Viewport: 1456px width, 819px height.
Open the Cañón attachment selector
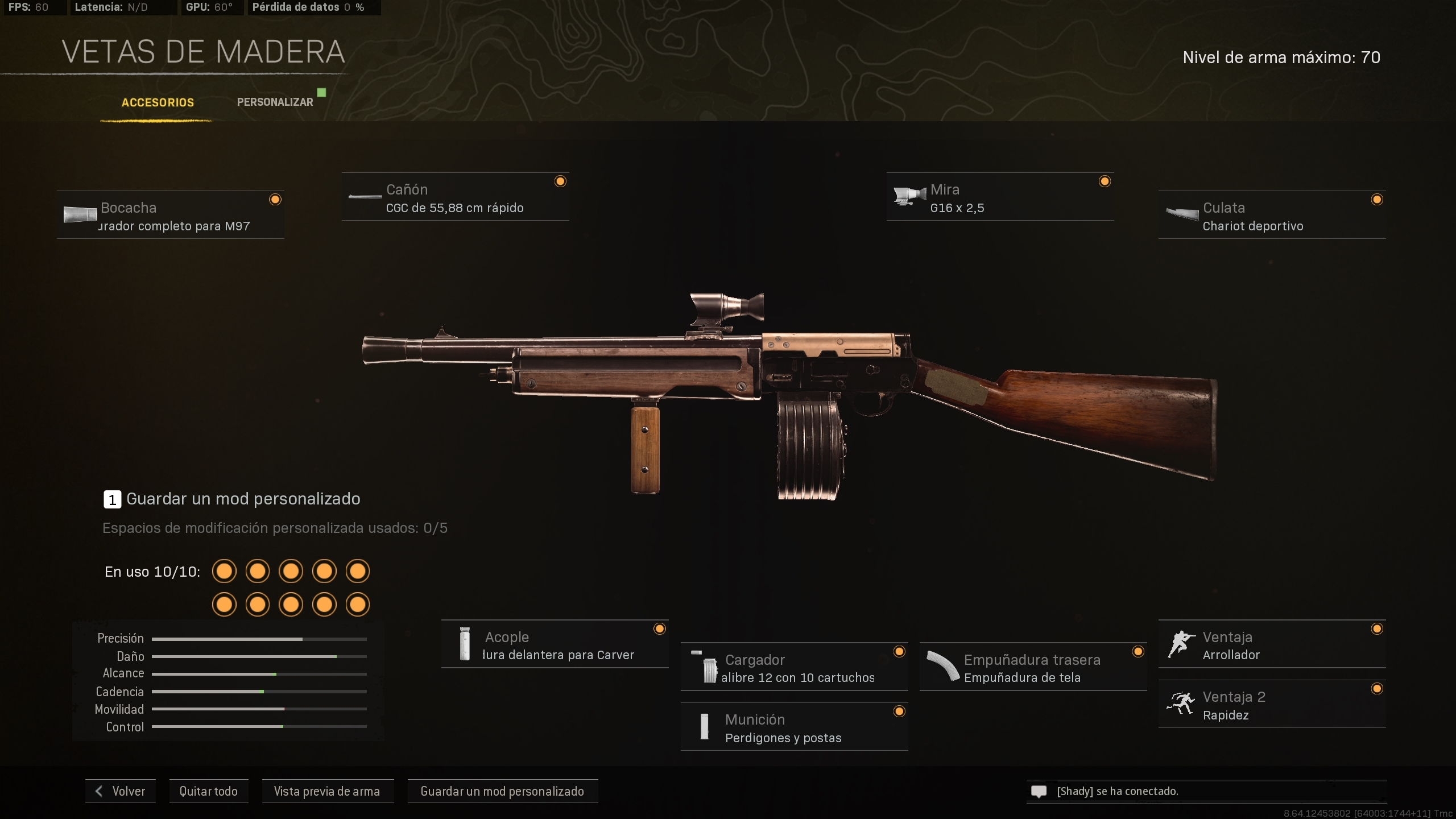point(455,196)
